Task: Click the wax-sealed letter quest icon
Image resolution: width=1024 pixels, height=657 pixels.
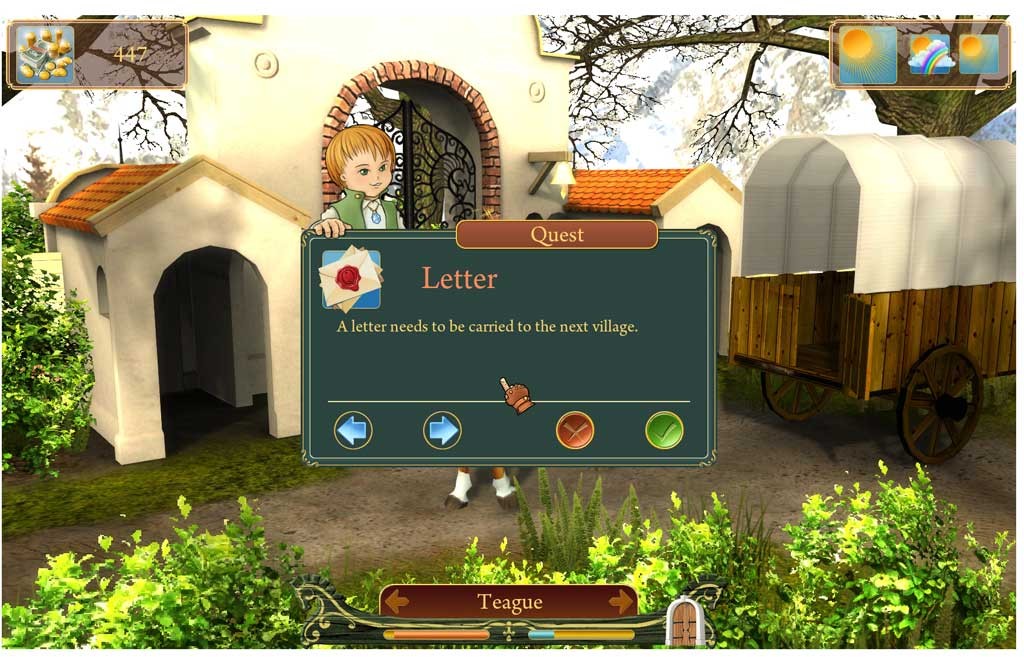Action: pyautogui.click(x=351, y=279)
